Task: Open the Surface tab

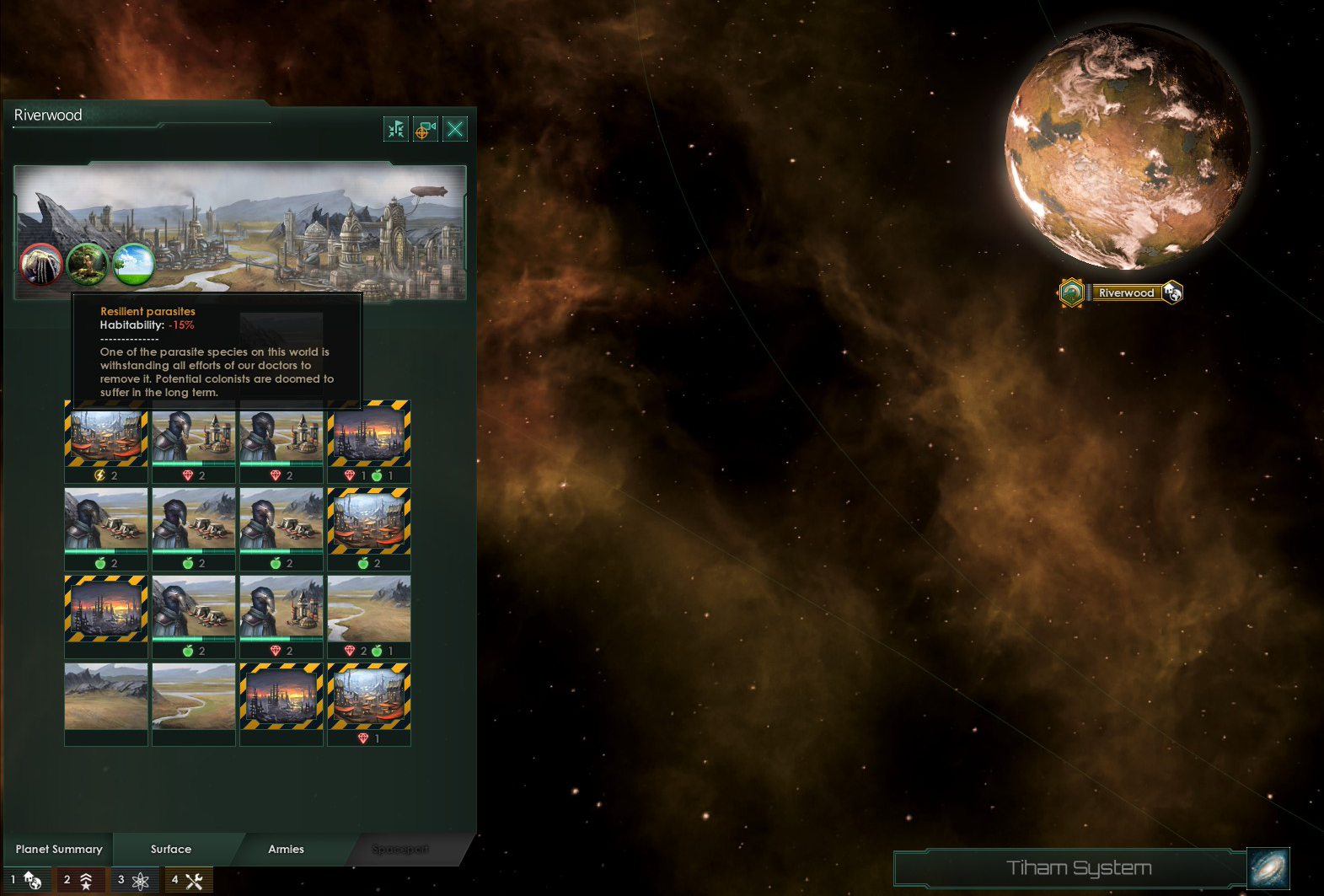Action: 171,849
